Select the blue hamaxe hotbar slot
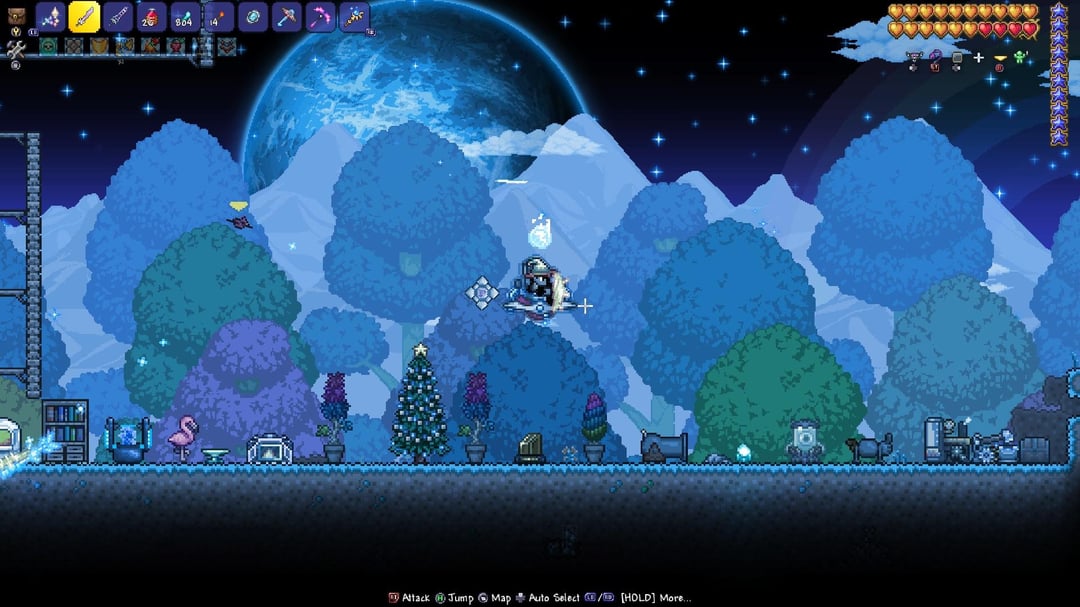The width and height of the screenshot is (1080, 607). tap(286, 17)
